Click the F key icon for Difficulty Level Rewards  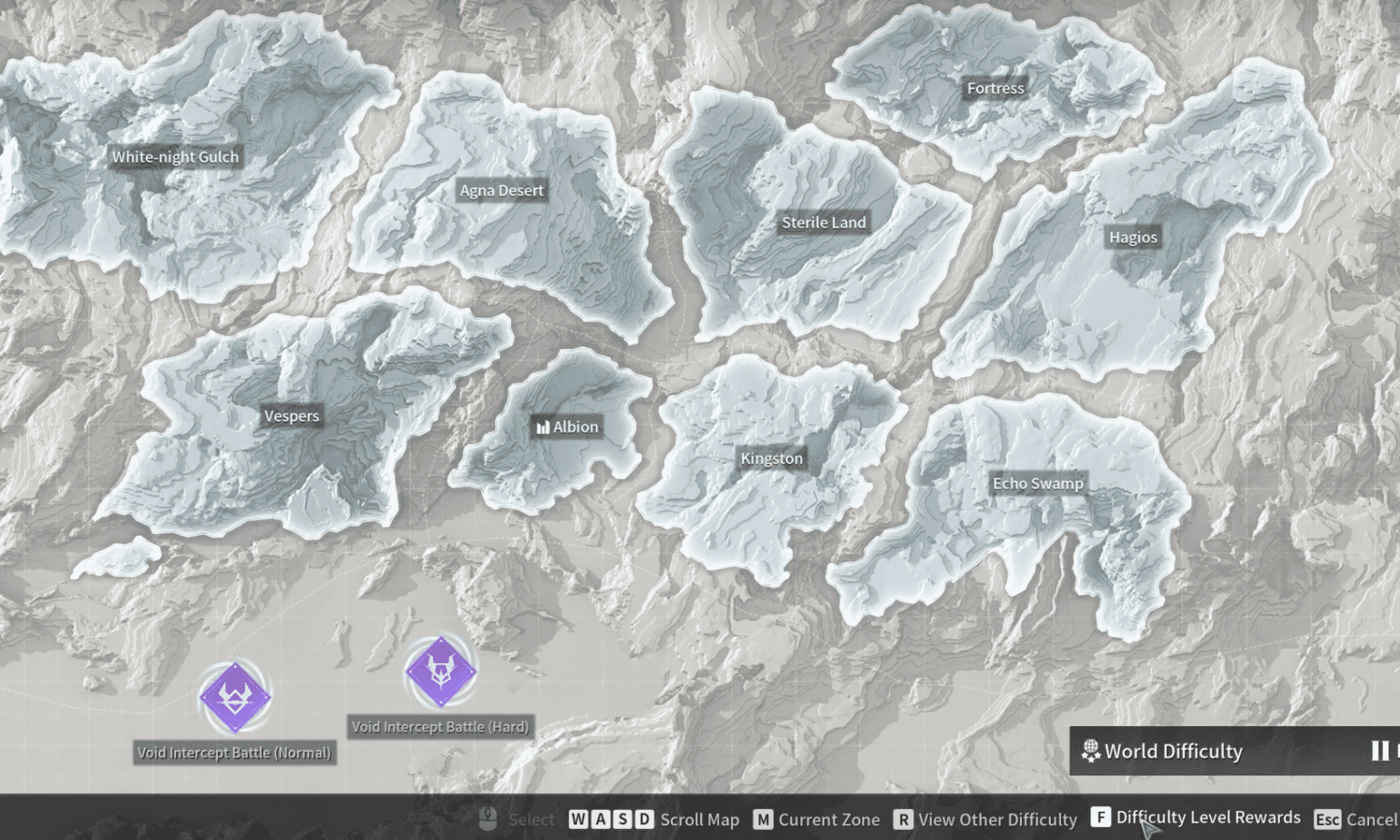pyautogui.click(x=1103, y=819)
